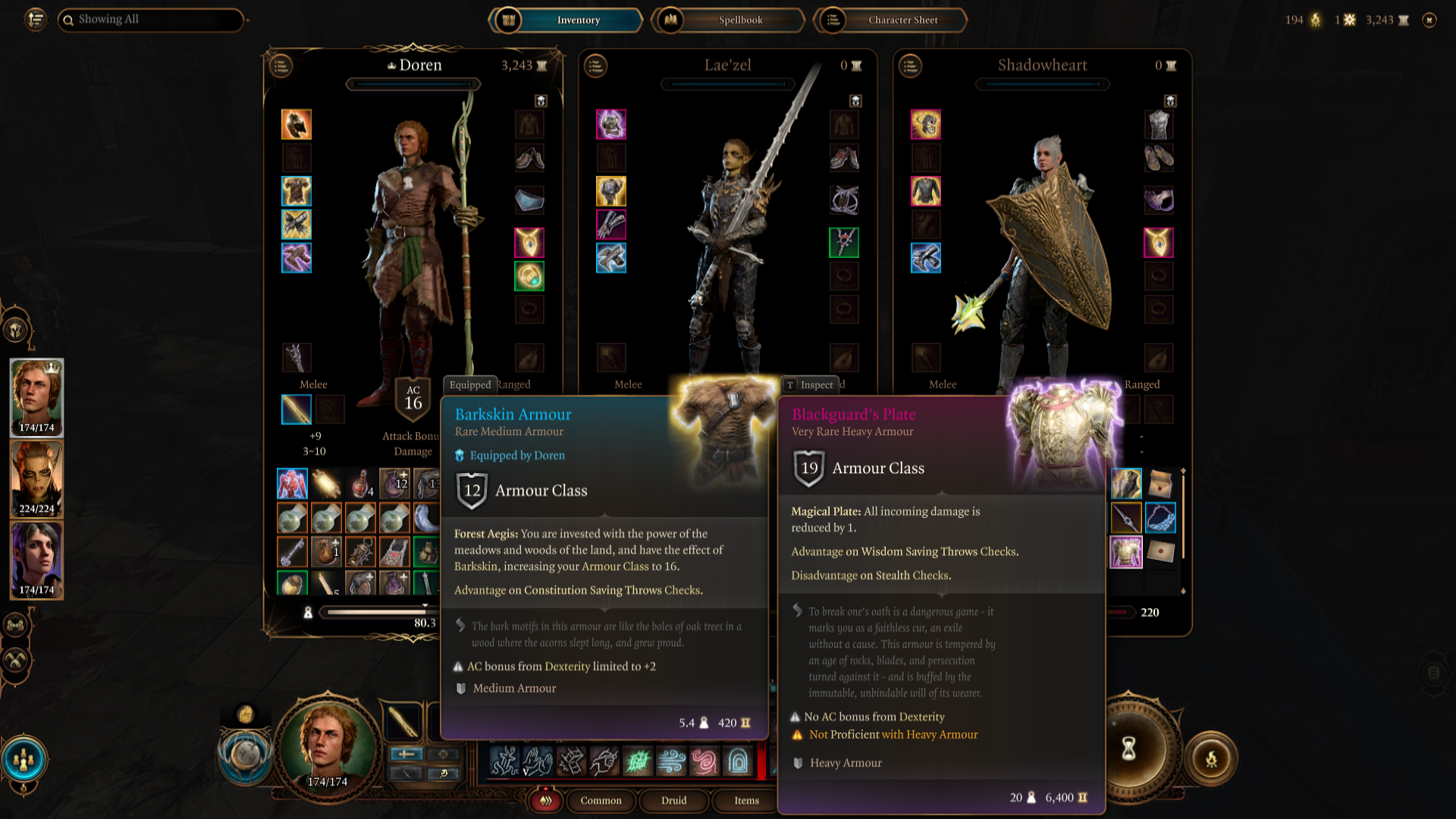Open Shadowheart's inventory sort options
1456x819 pixels.
[911, 67]
